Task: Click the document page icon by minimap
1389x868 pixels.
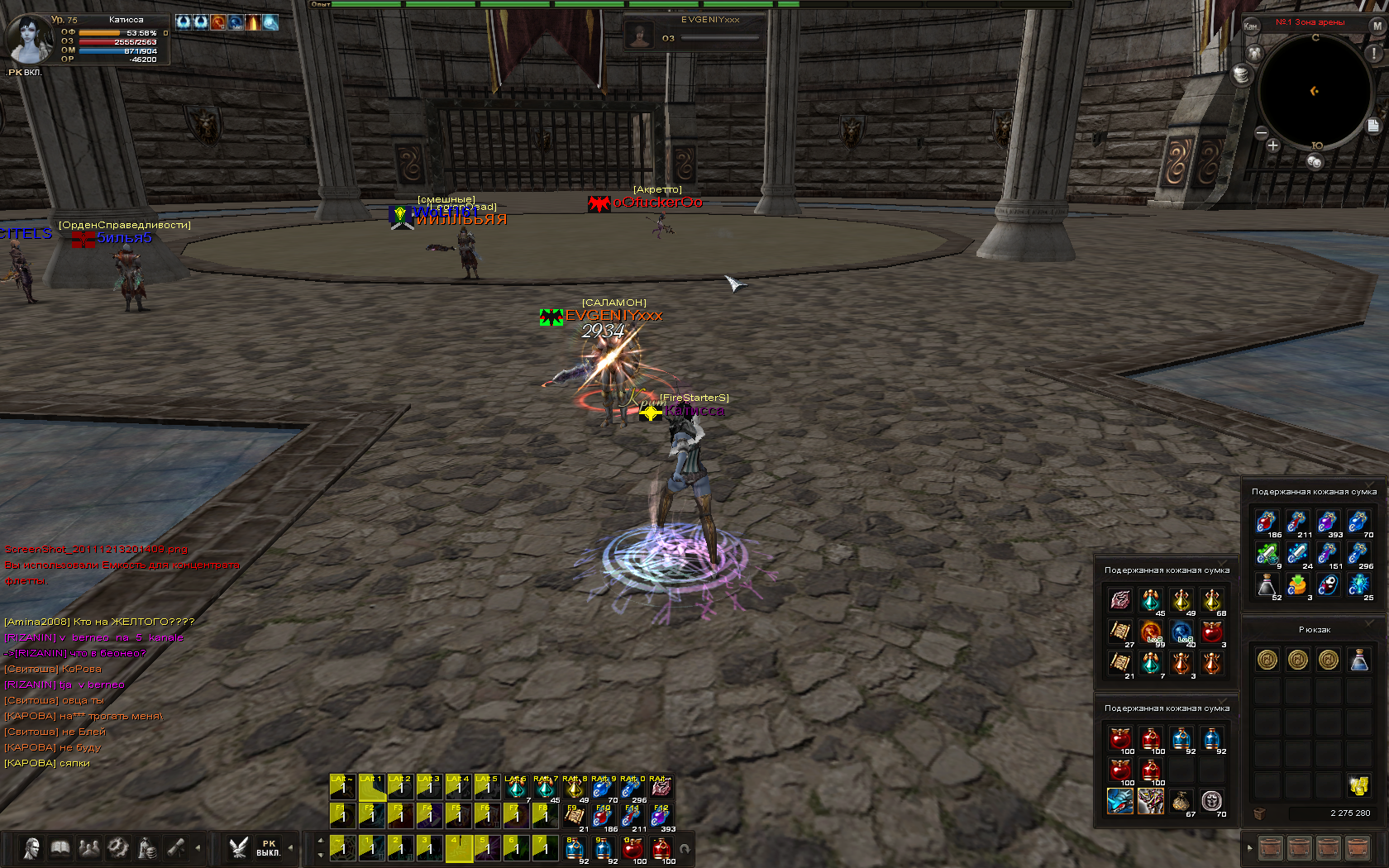Action: click(1373, 126)
